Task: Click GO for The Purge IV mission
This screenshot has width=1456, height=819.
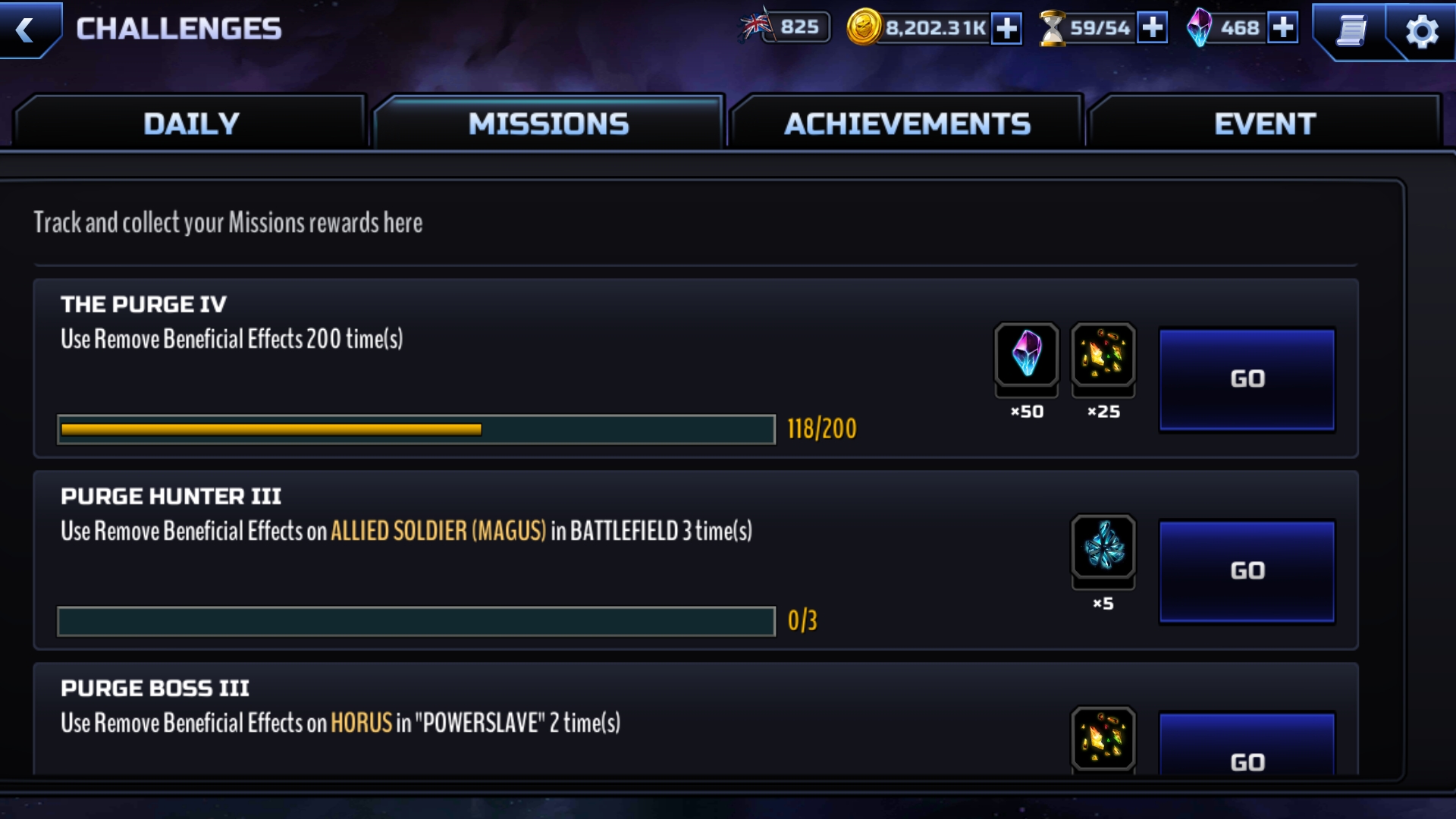Action: point(1247,379)
